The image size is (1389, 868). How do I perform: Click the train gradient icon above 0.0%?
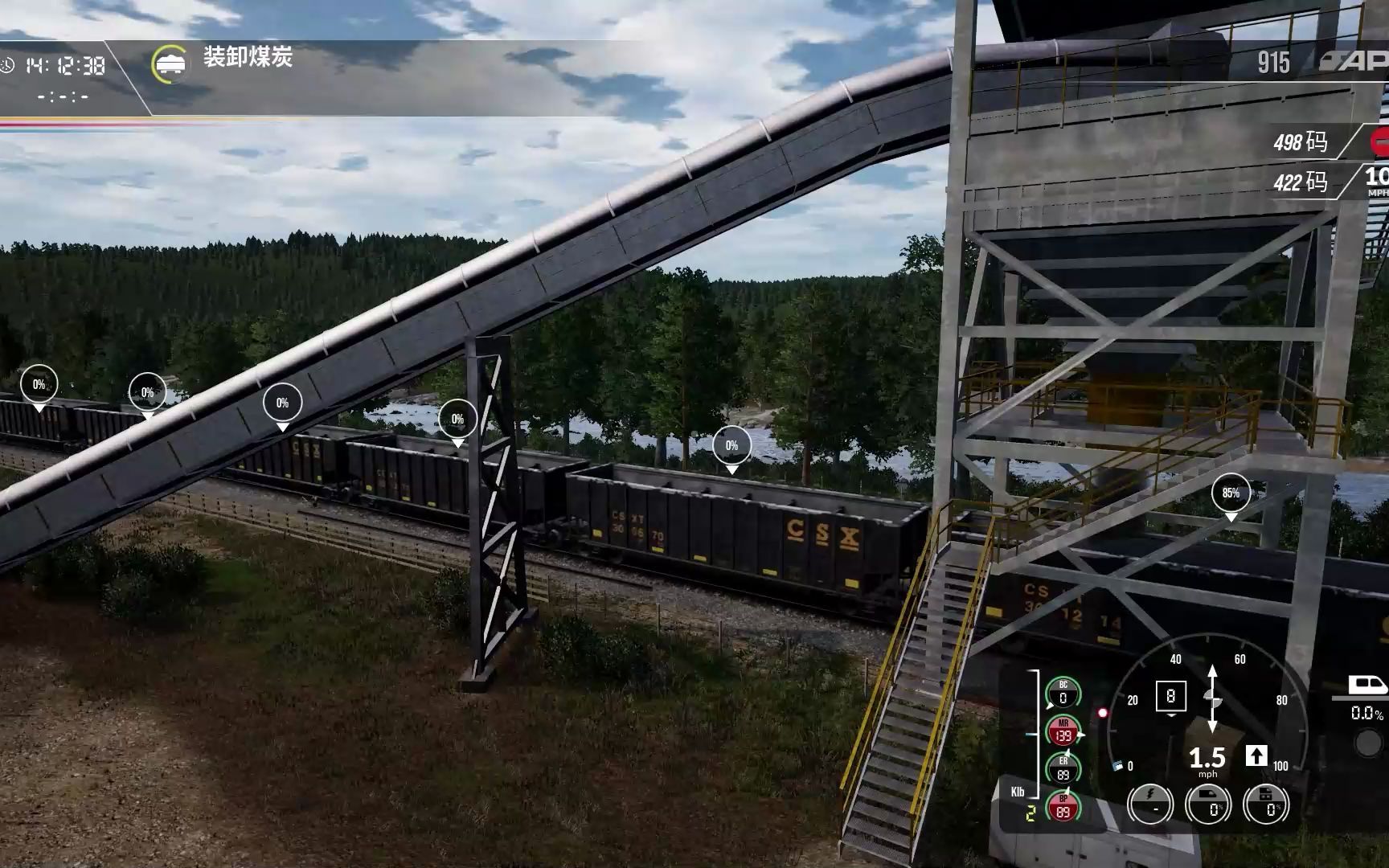tap(1366, 686)
